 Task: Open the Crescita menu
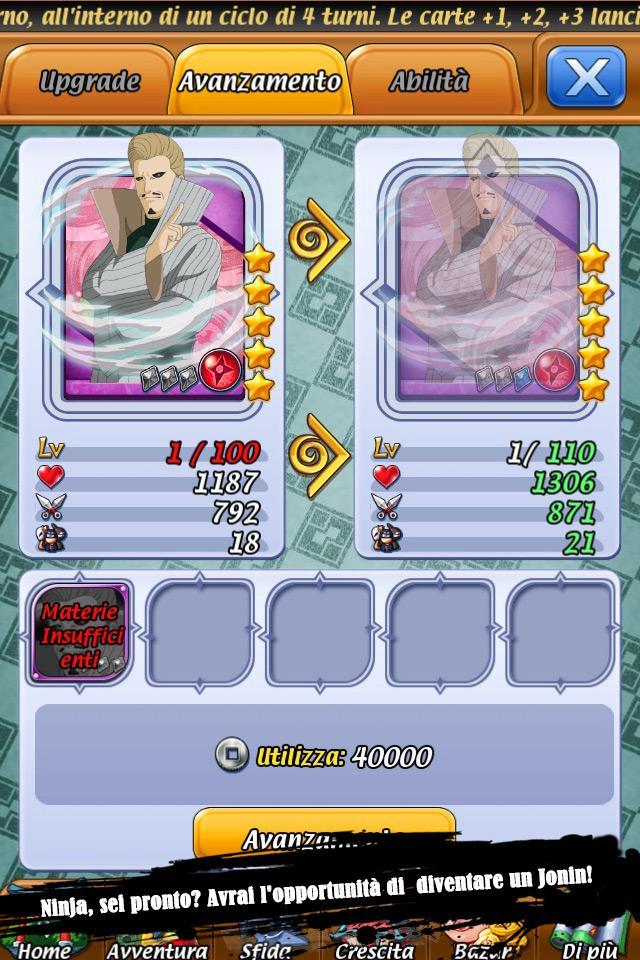[374, 948]
